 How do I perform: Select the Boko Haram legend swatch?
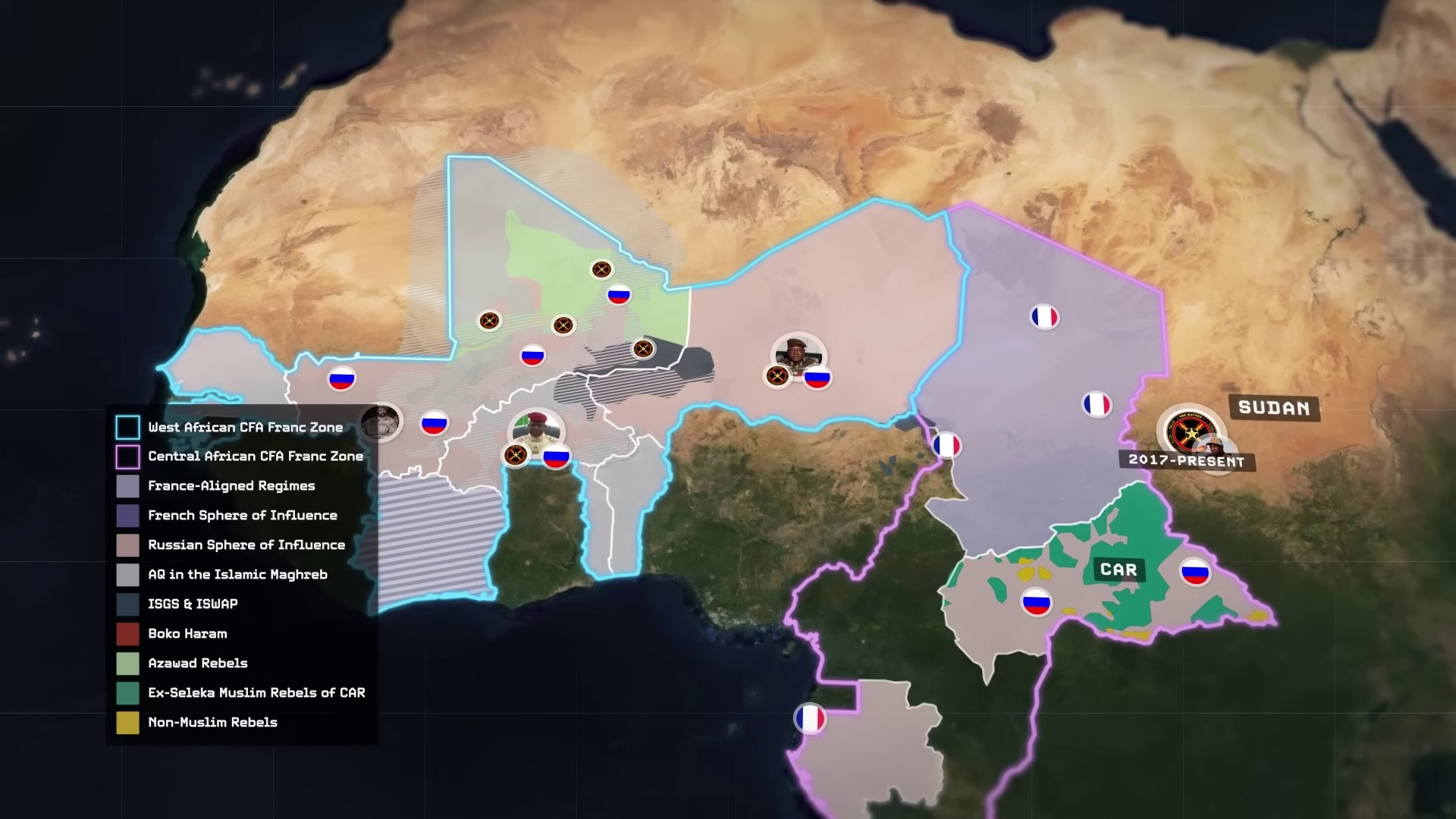click(x=127, y=634)
